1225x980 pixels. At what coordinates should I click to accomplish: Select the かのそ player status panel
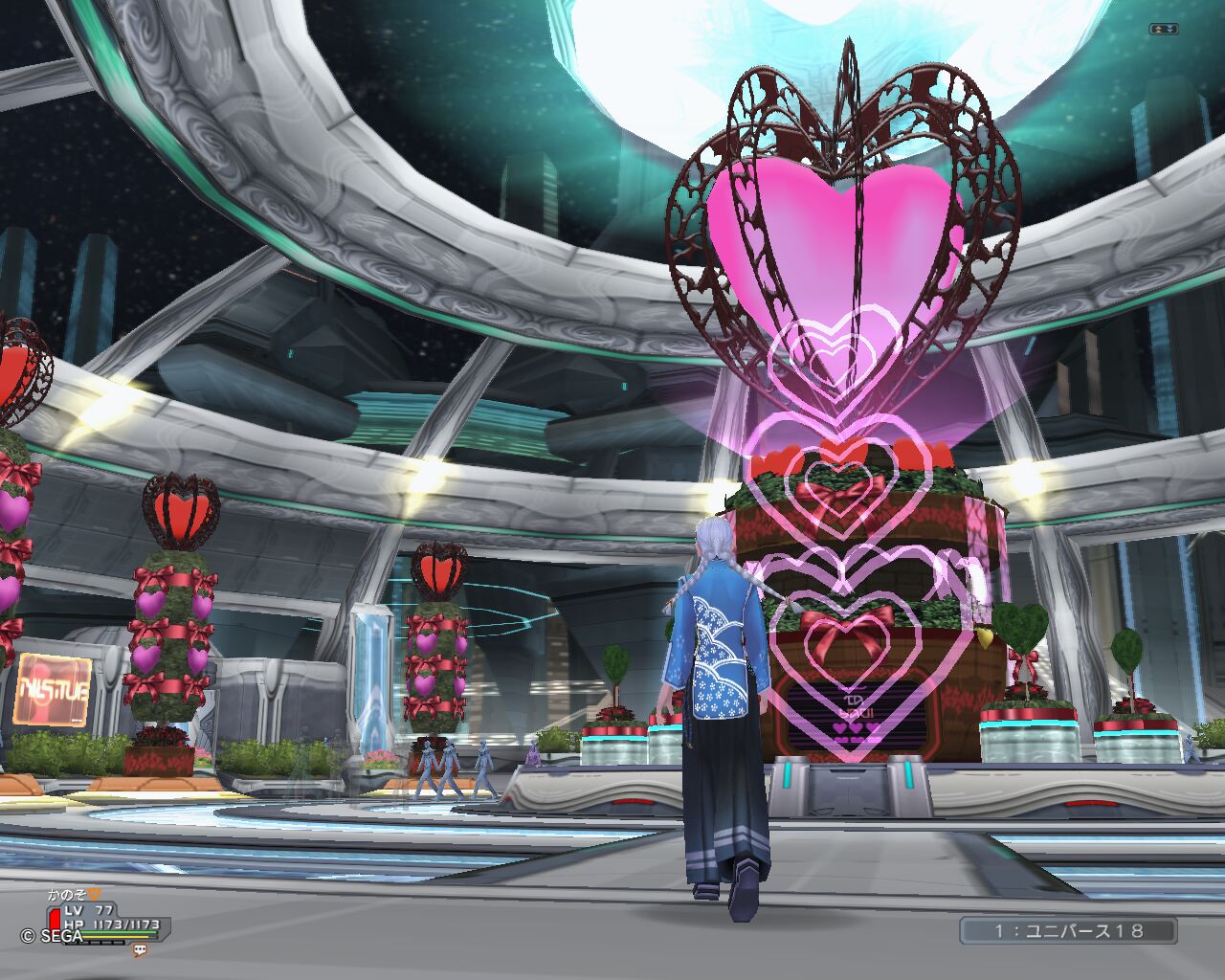click(x=107, y=916)
